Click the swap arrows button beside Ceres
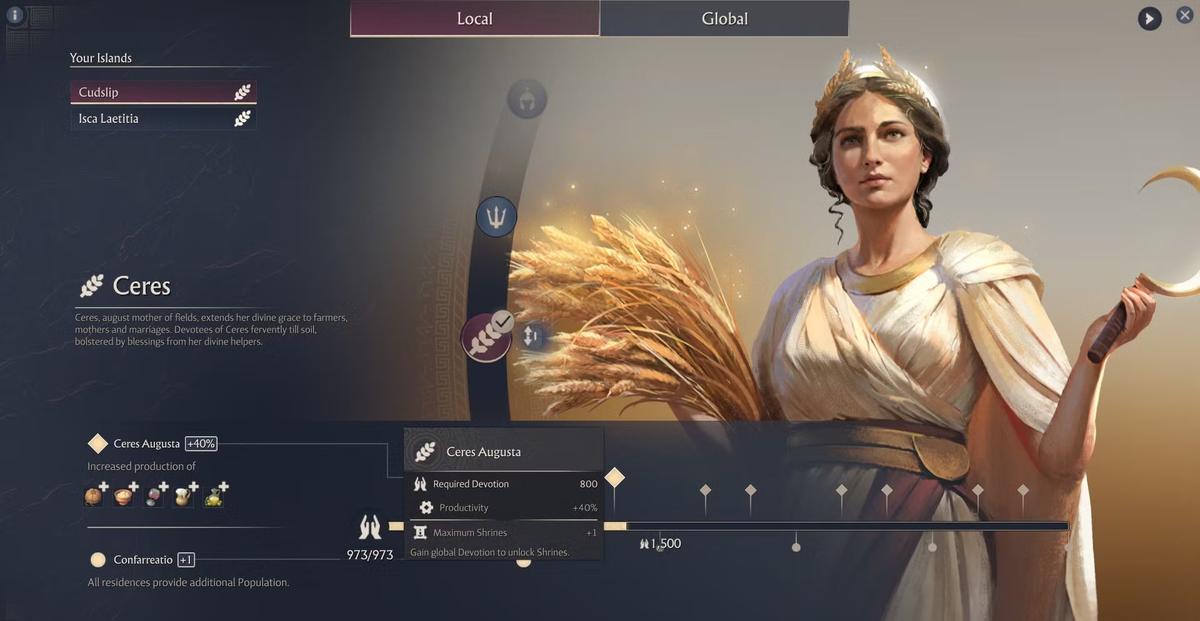This screenshot has height=621, width=1200. 532,337
